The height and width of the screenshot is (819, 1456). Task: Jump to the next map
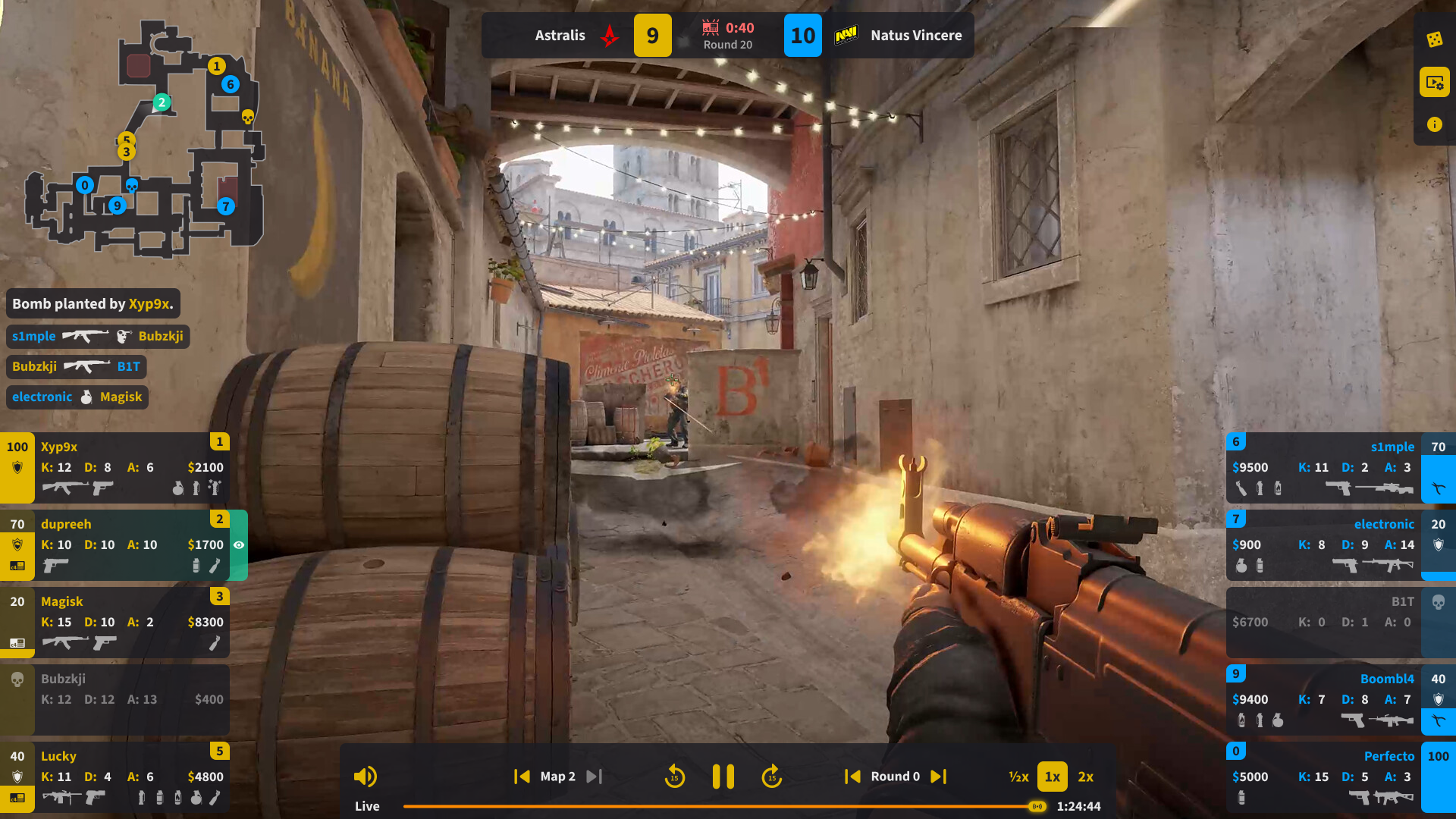tap(594, 777)
